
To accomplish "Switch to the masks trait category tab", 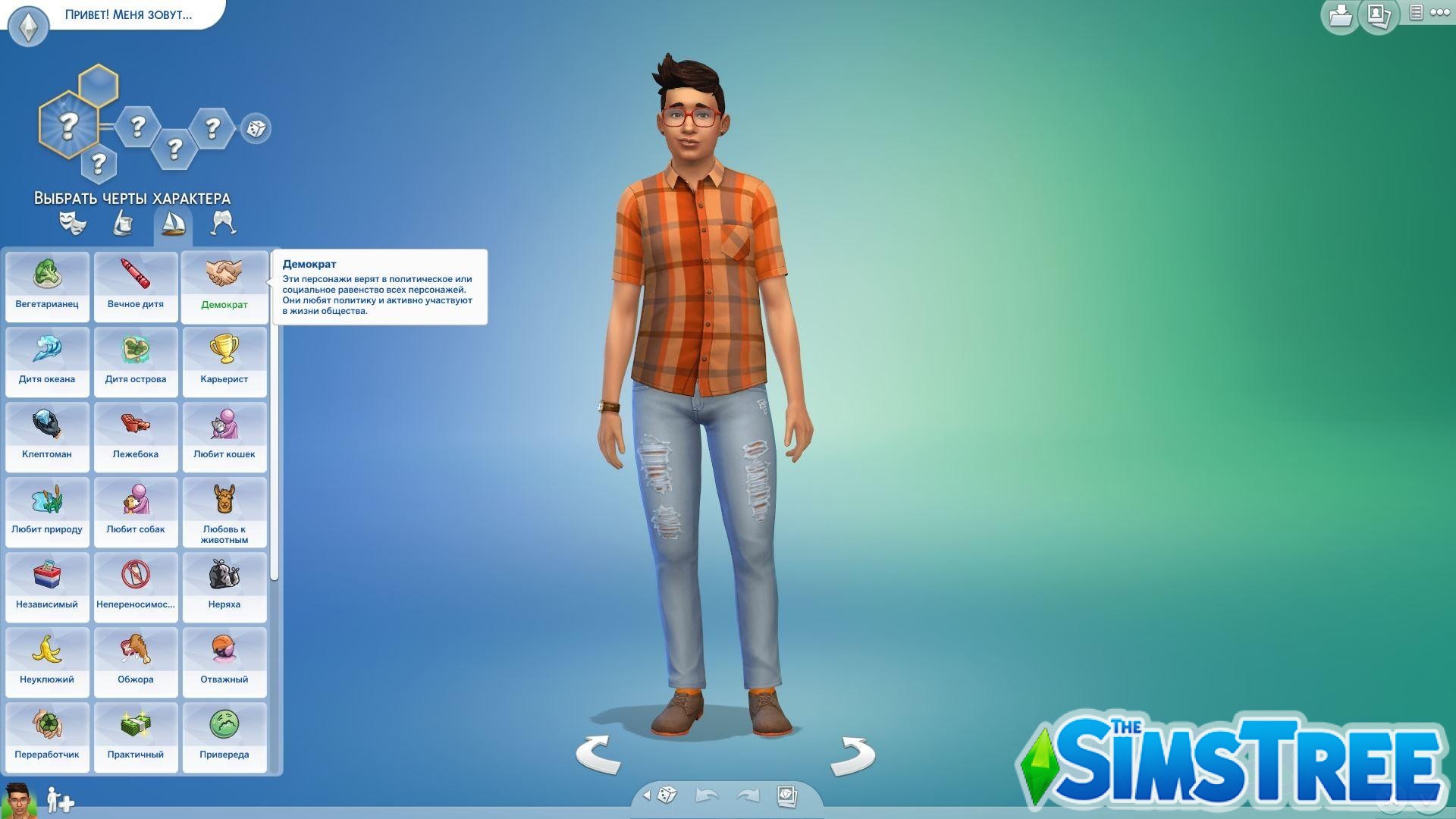I will 73,222.
